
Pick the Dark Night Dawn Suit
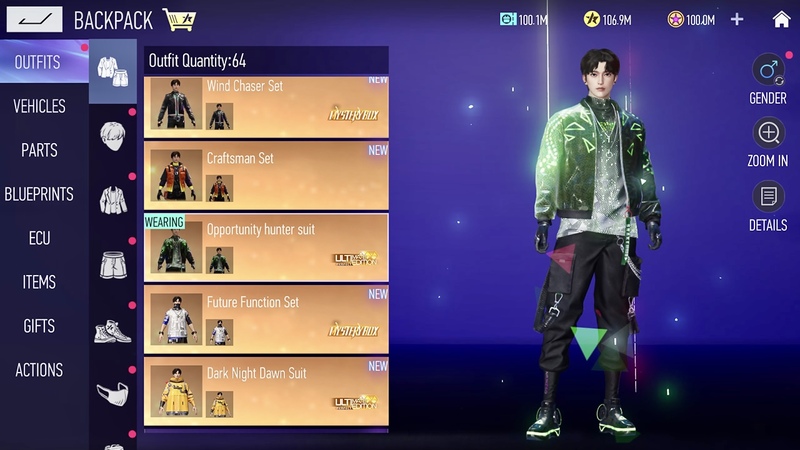(x=266, y=389)
